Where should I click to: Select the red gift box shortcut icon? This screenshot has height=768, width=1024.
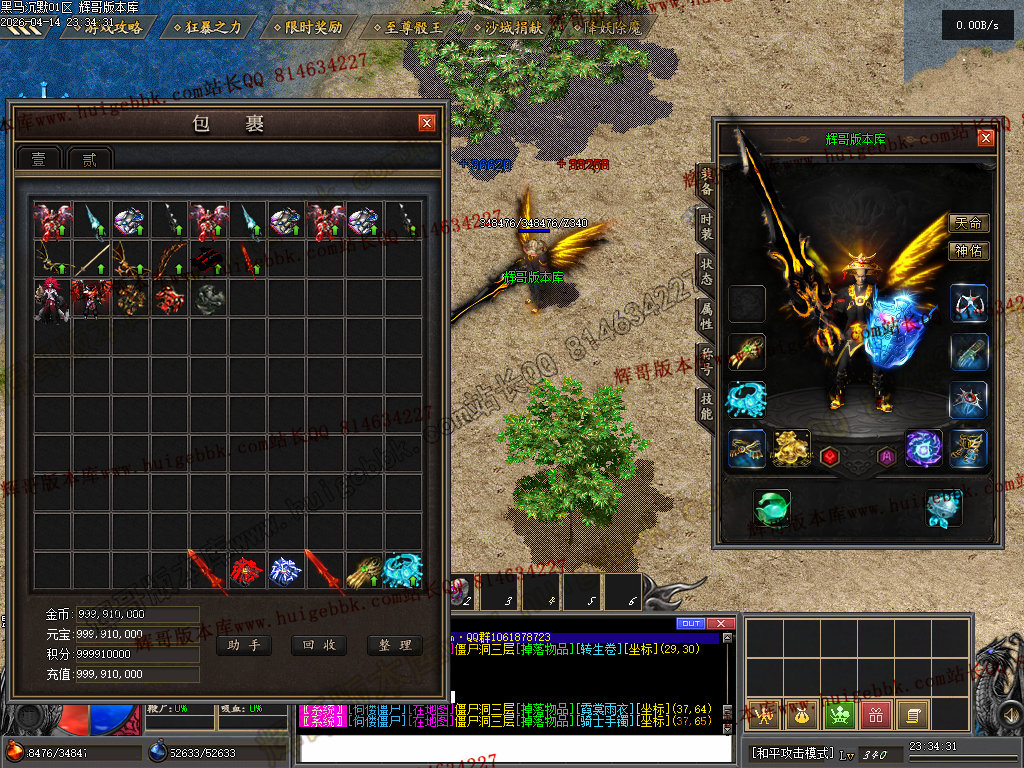click(x=876, y=714)
